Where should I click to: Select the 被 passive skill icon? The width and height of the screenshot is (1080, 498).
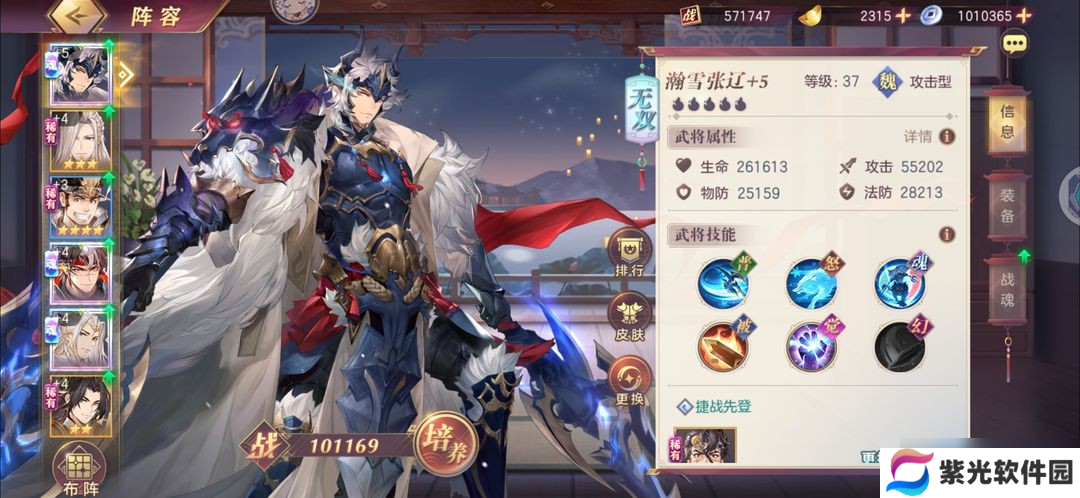(x=724, y=346)
